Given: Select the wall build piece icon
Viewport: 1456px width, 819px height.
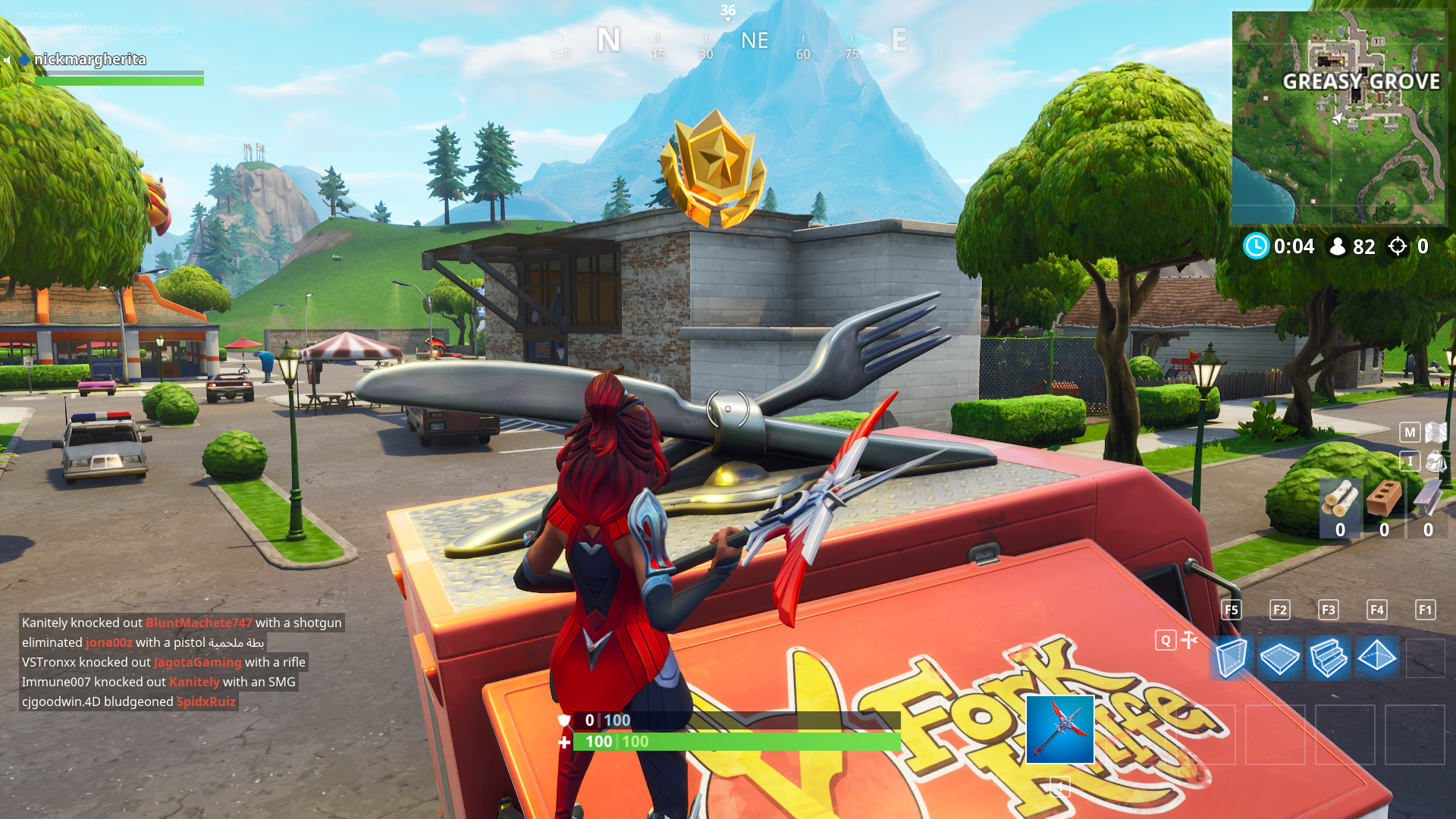Looking at the screenshot, I should point(1232,658).
